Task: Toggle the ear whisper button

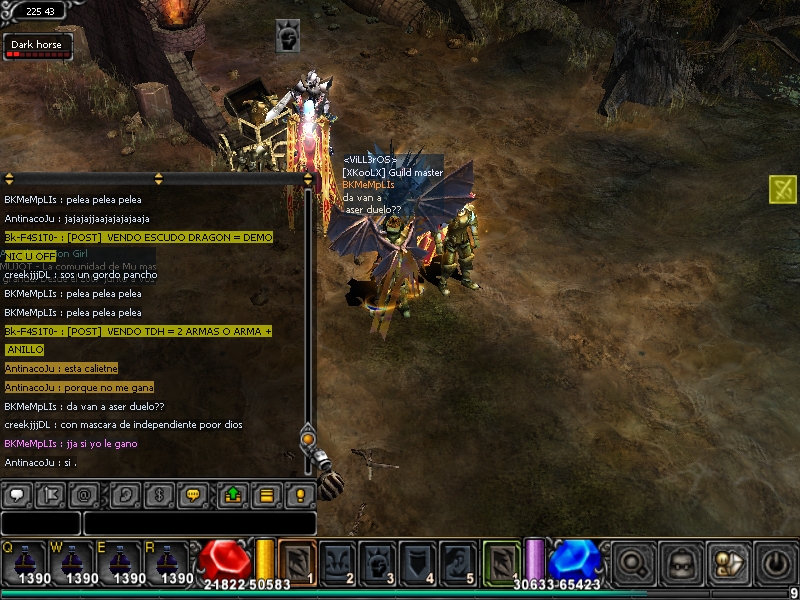Action: 126,494
